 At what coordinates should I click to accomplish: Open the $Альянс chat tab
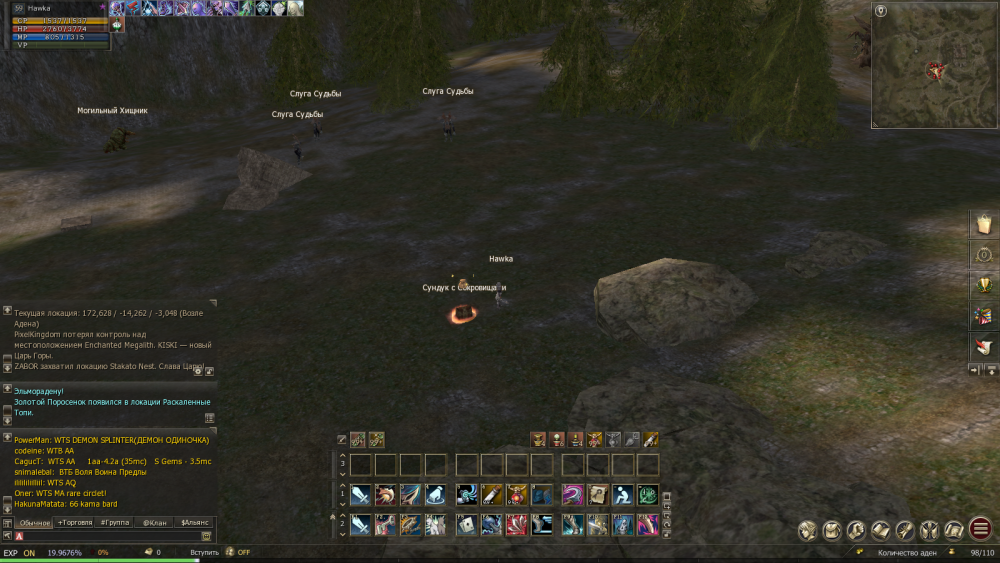[x=194, y=523]
